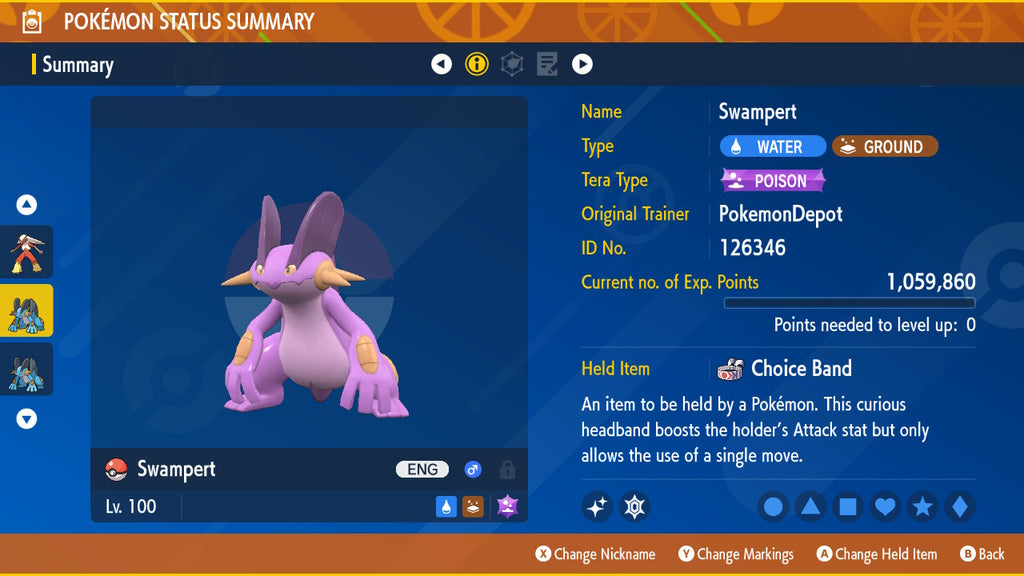
Task: Open the memo notes tab
Action: pos(547,65)
